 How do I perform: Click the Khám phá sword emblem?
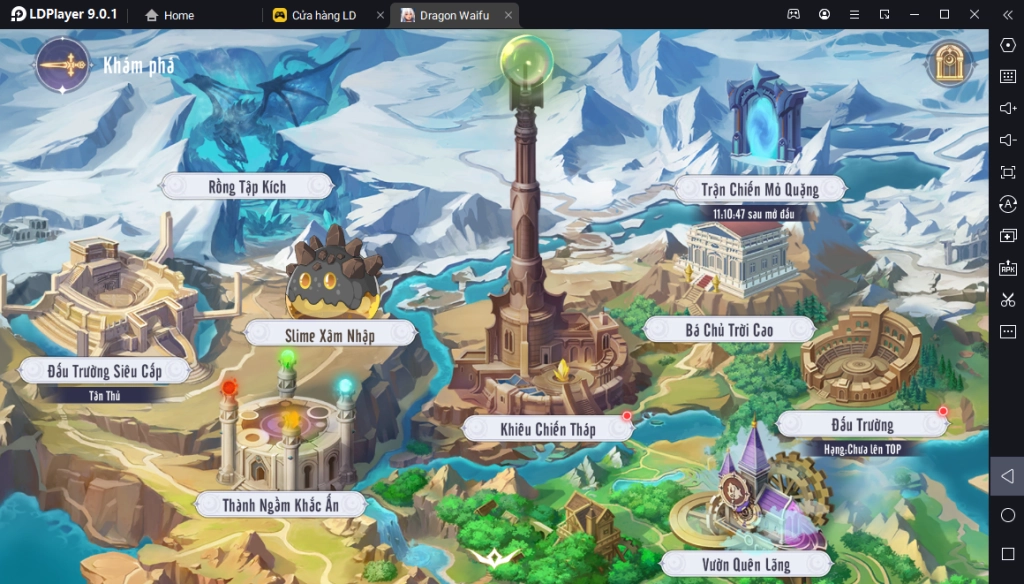point(62,65)
